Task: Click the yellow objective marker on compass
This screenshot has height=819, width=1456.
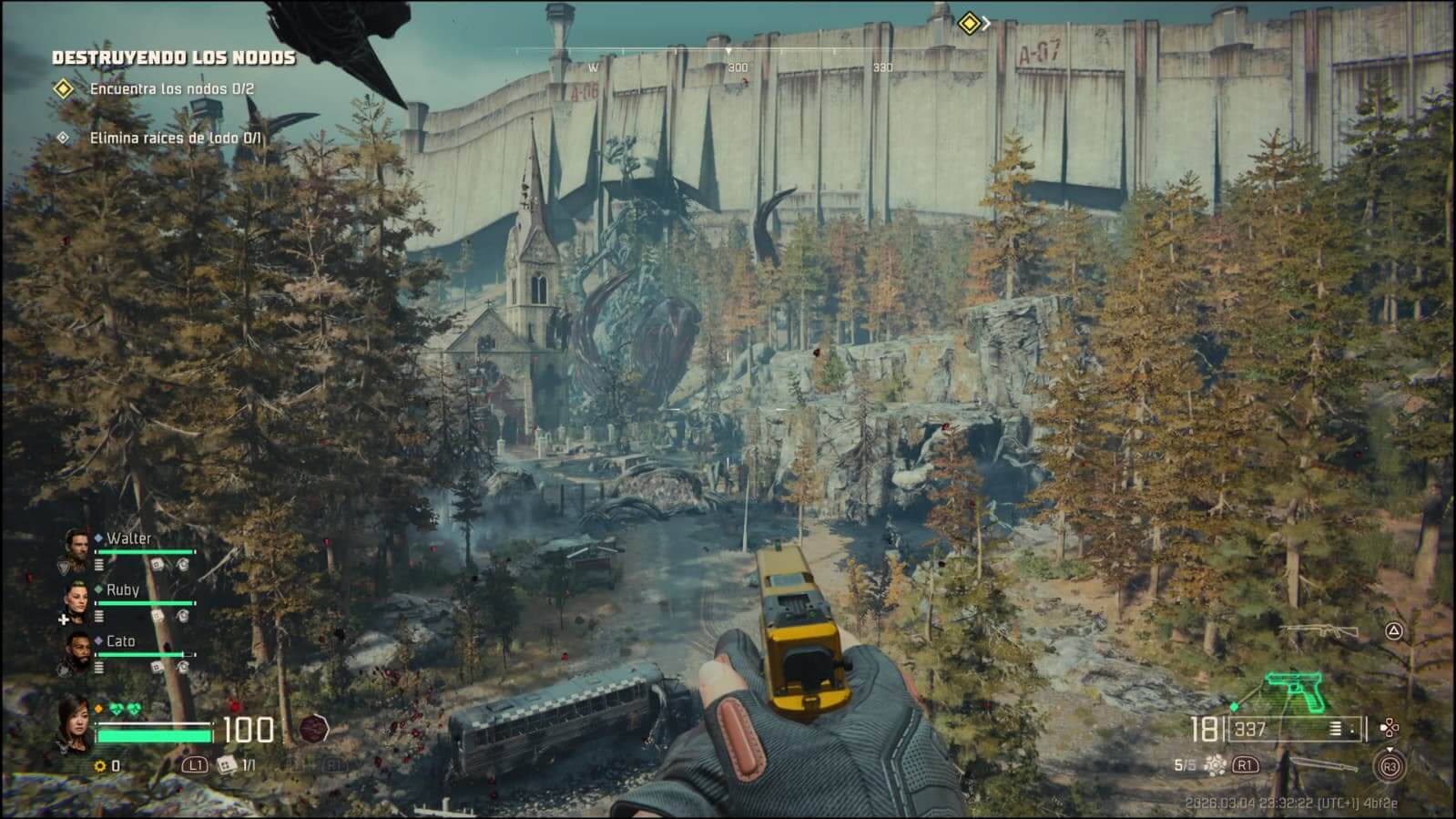Action: [x=969, y=23]
